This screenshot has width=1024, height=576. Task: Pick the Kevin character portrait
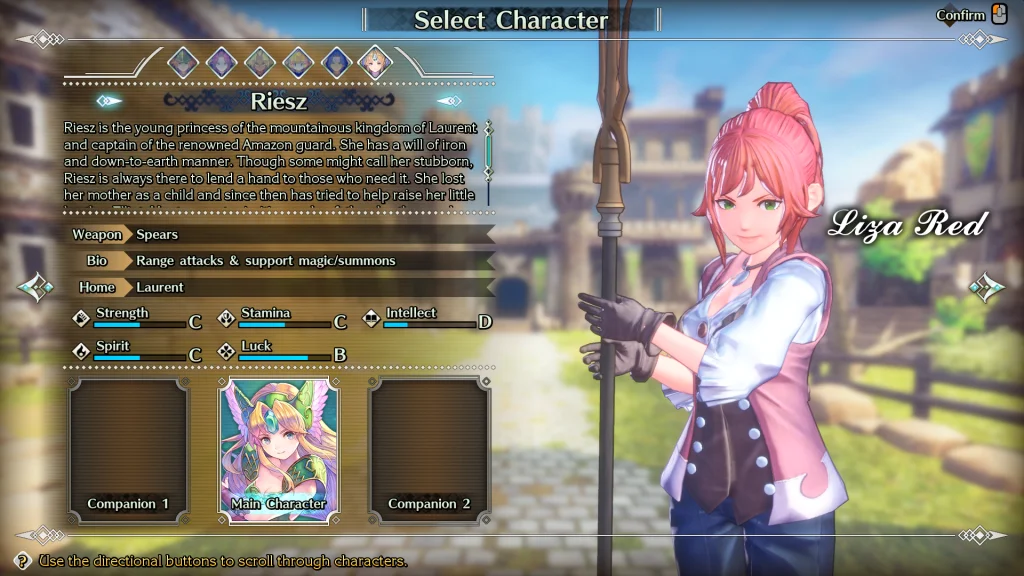point(260,63)
